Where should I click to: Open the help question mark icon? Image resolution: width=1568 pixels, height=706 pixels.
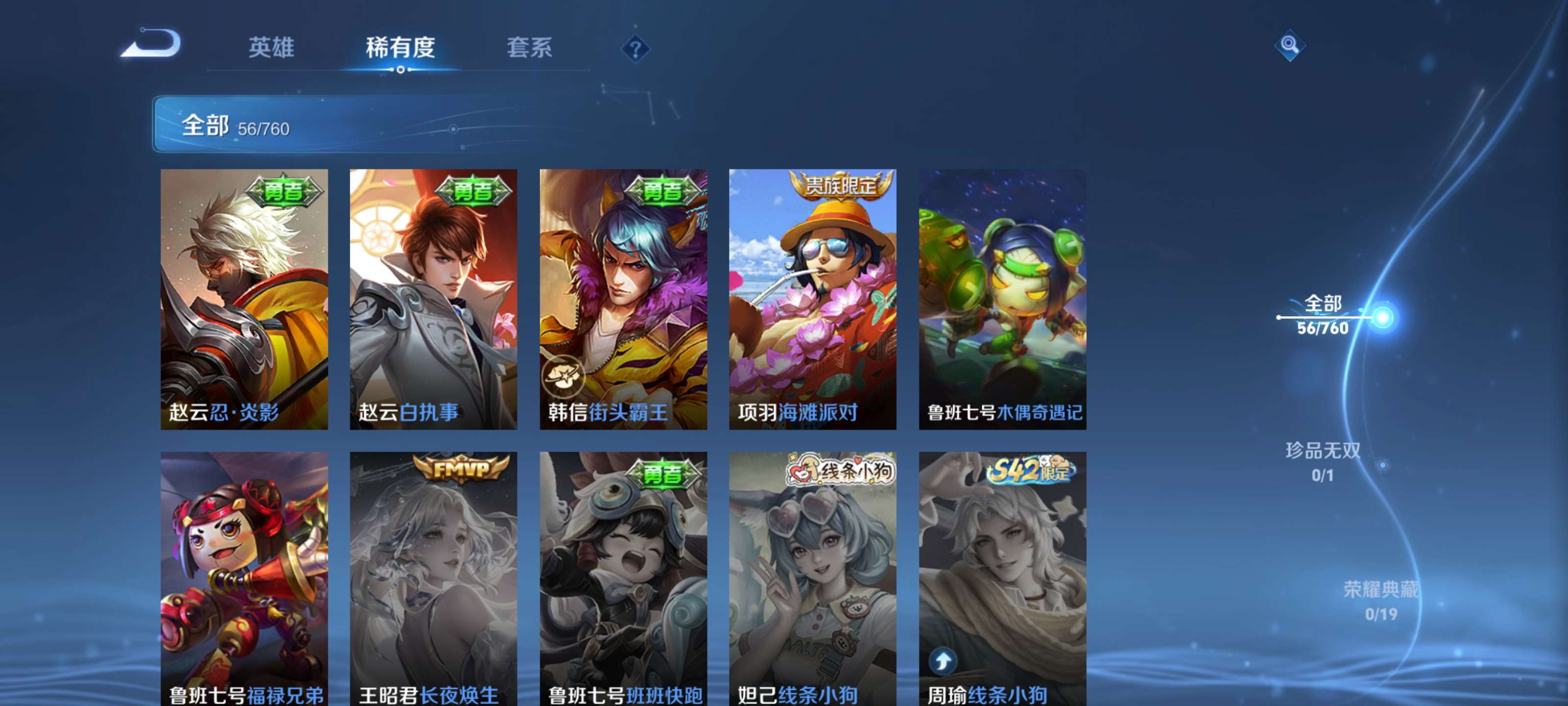click(635, 50)
